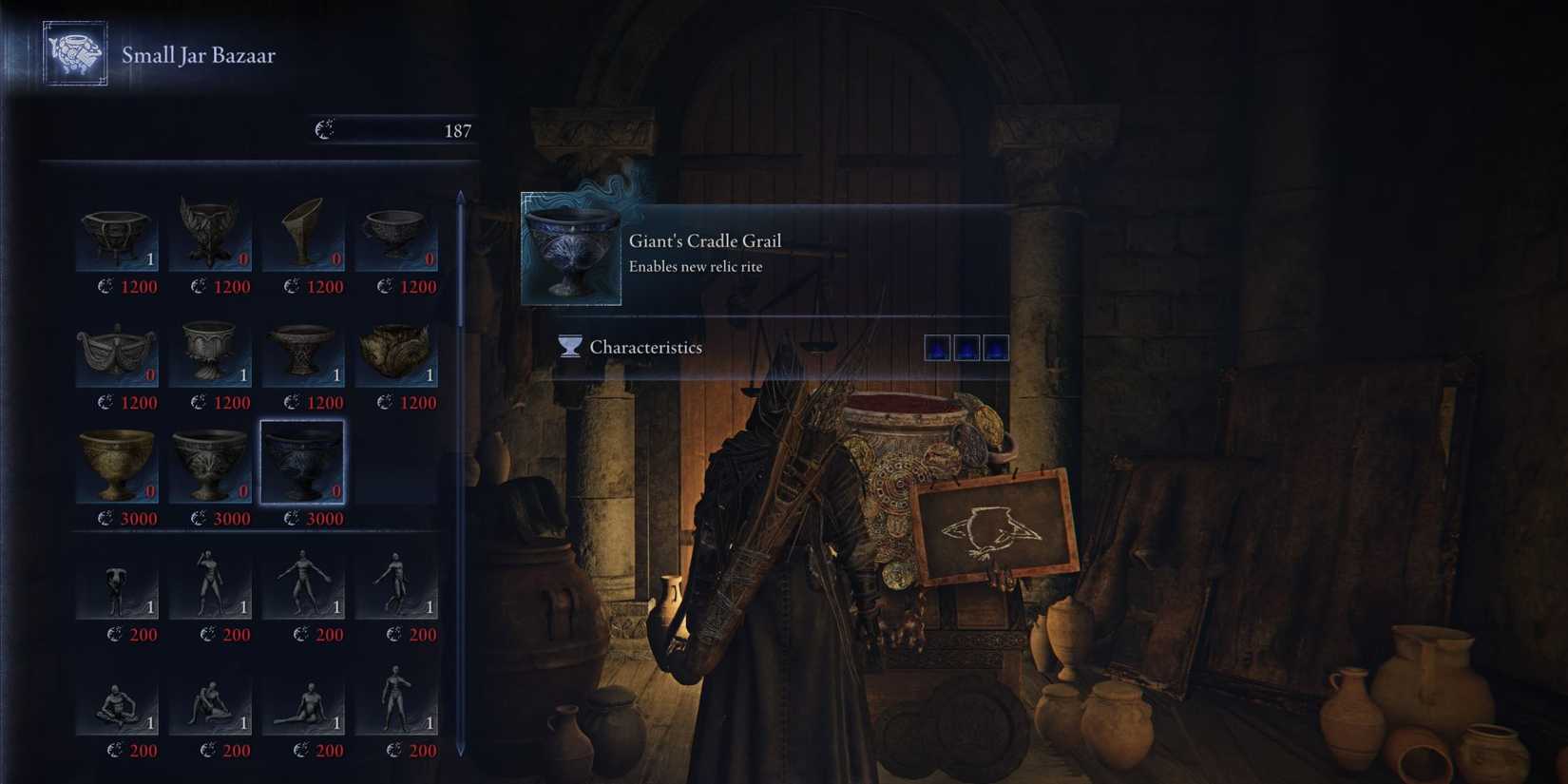Select the golden goblet priced 3000
Image resolution: width=1568 pixels, height=784 pixels.
[x=116, y=463]
